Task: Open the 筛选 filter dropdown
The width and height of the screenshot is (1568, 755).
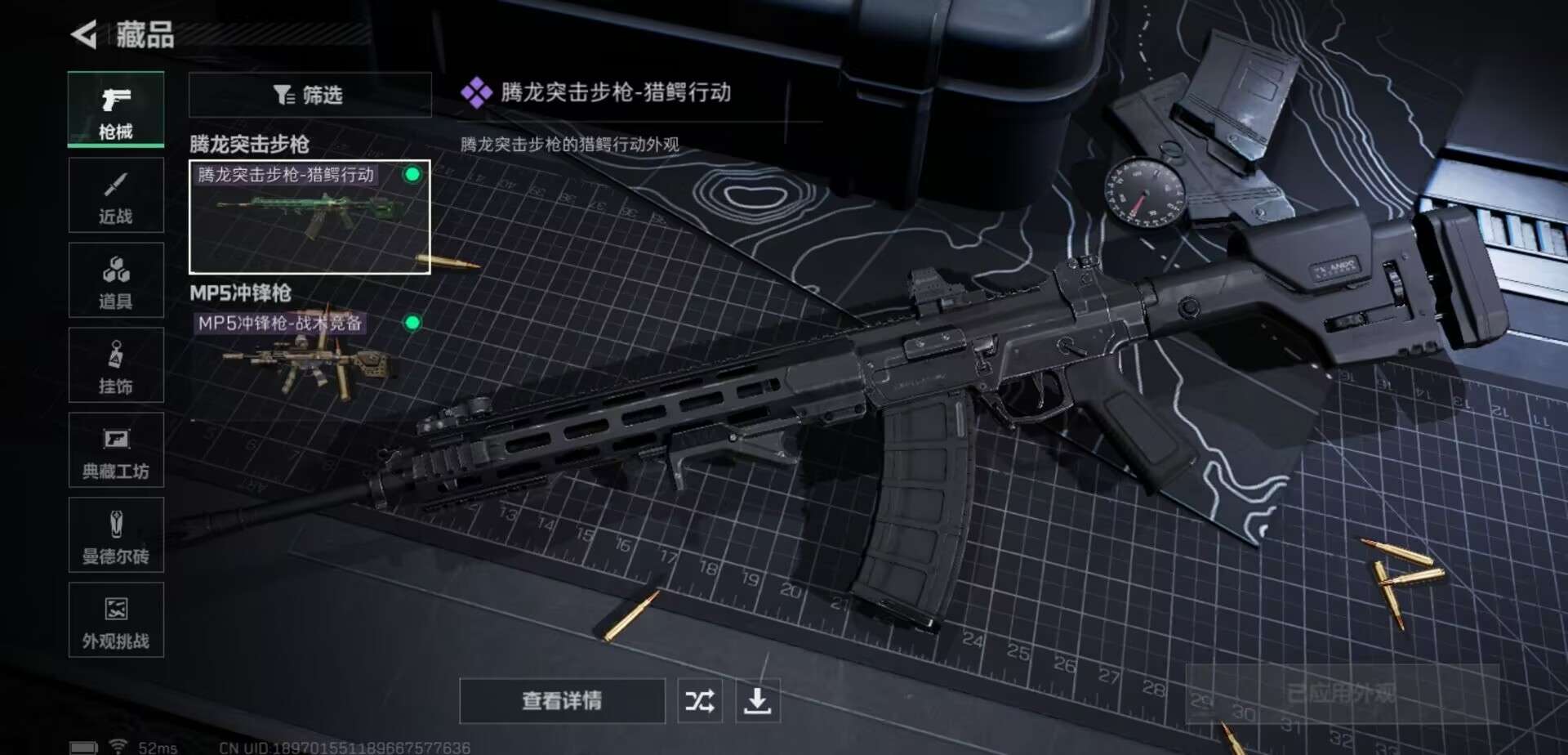Action: pyautogui.click(x=310, y=96)
